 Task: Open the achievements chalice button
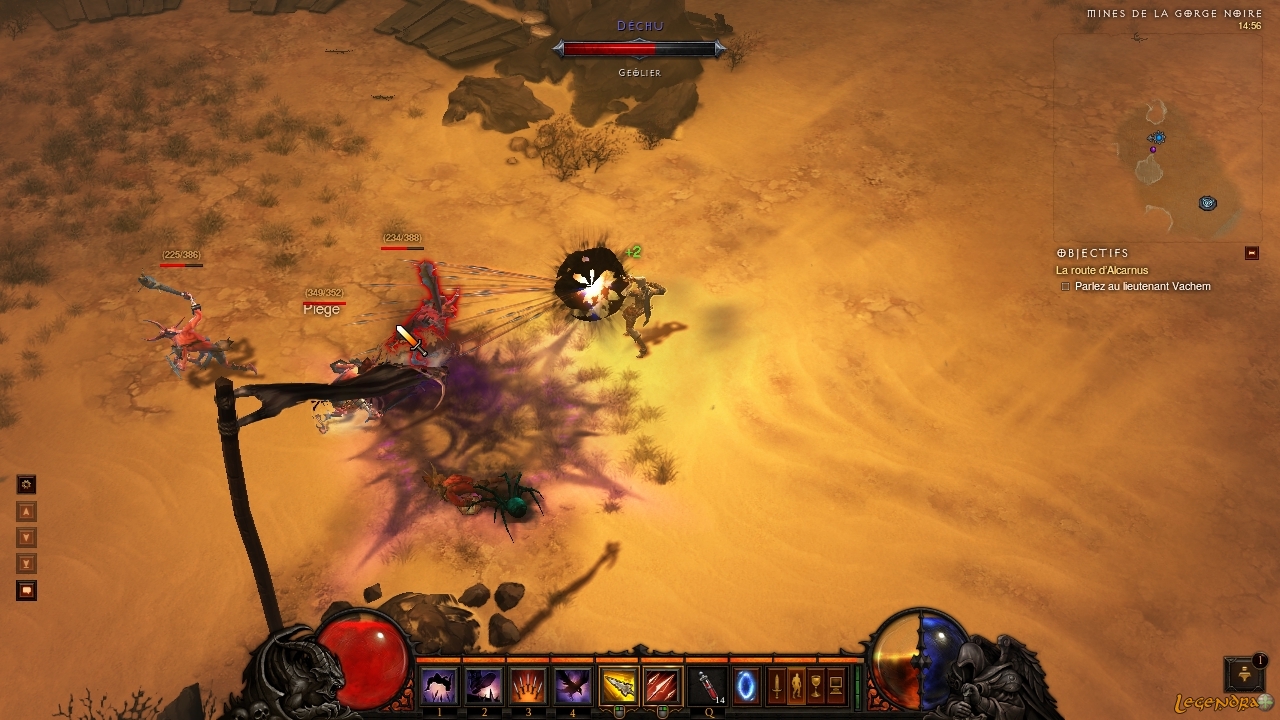tap(816, 686)
